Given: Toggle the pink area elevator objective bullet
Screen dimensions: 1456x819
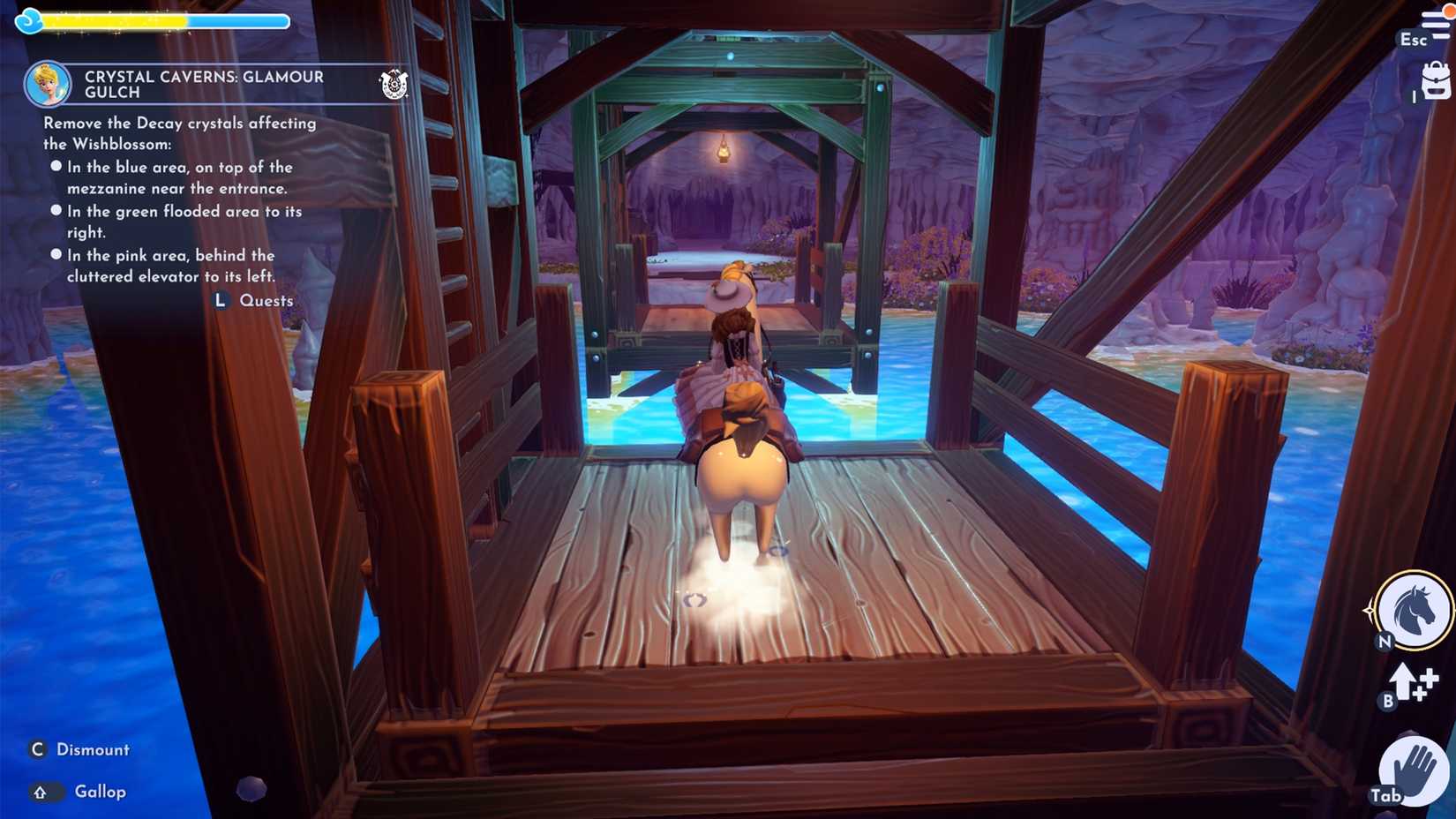Looking at the screenshot, I should [x=56, y=253].
